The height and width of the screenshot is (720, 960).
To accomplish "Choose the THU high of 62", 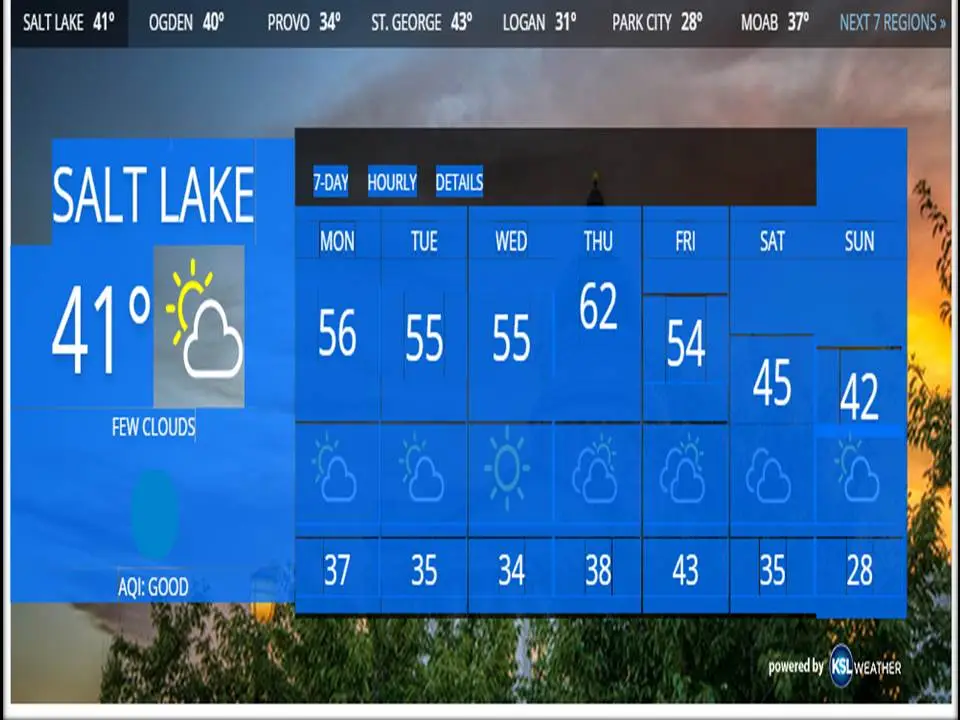I will [x=598, y=307].
